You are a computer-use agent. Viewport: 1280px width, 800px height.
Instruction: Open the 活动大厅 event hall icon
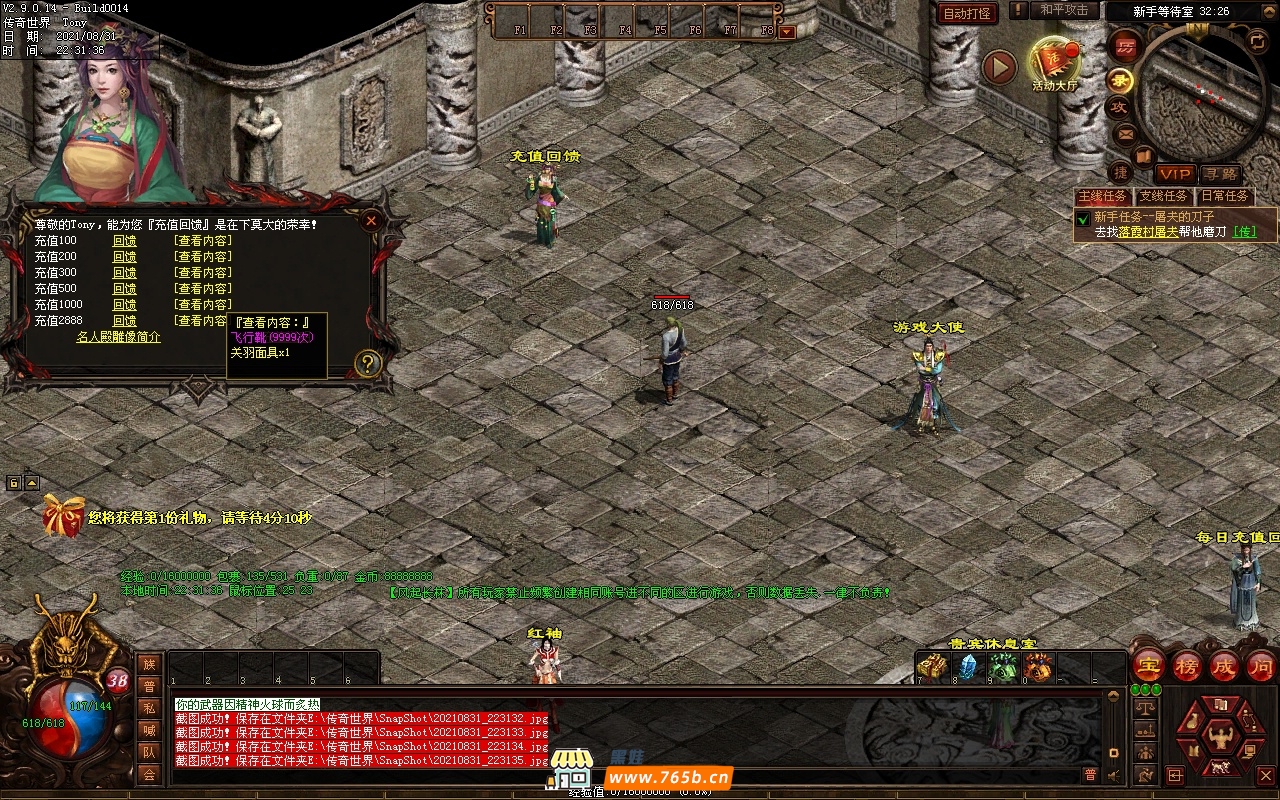coord(1054,64)
